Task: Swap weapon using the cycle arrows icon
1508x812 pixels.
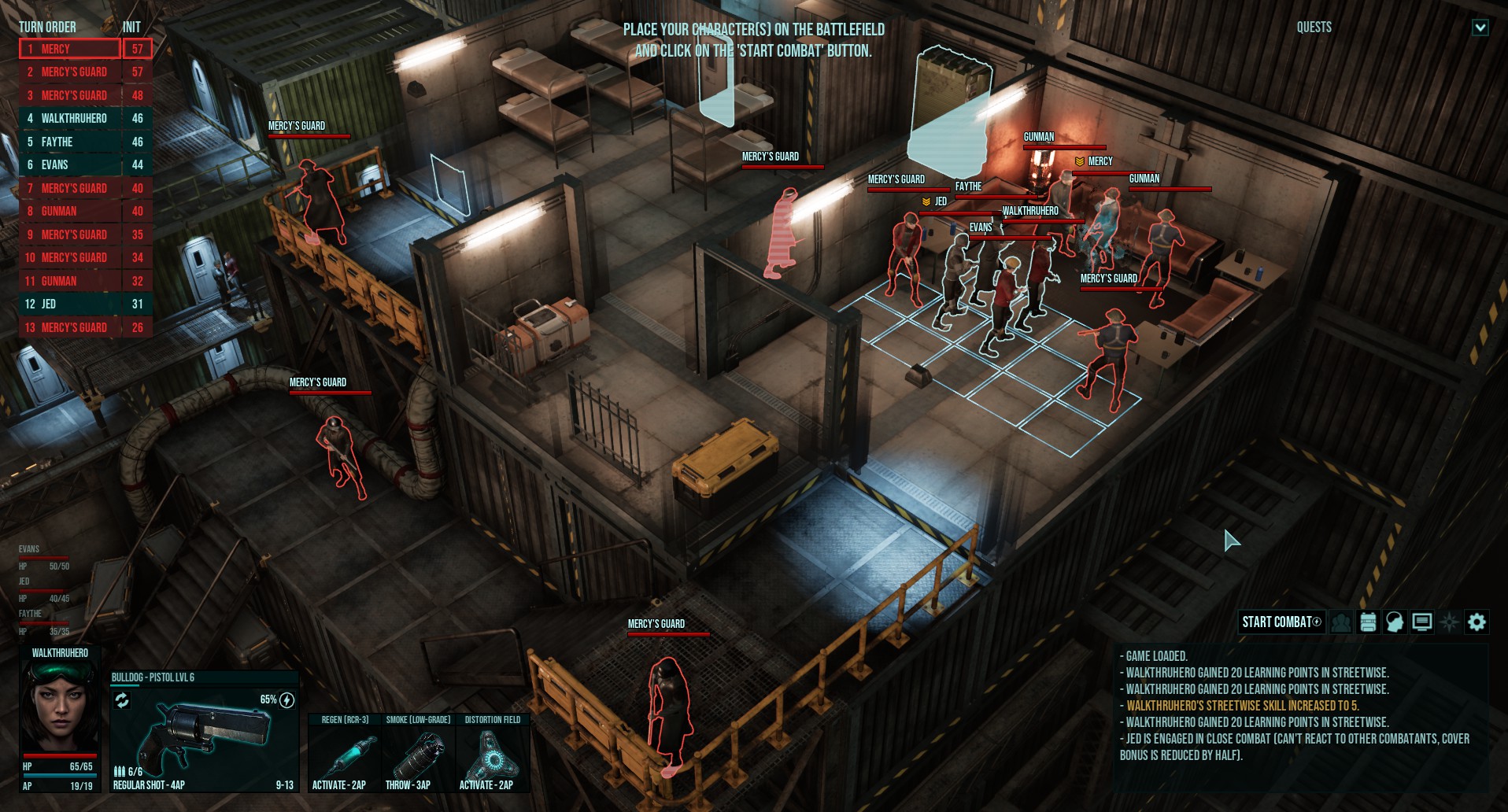Action: tap(122, 700)
